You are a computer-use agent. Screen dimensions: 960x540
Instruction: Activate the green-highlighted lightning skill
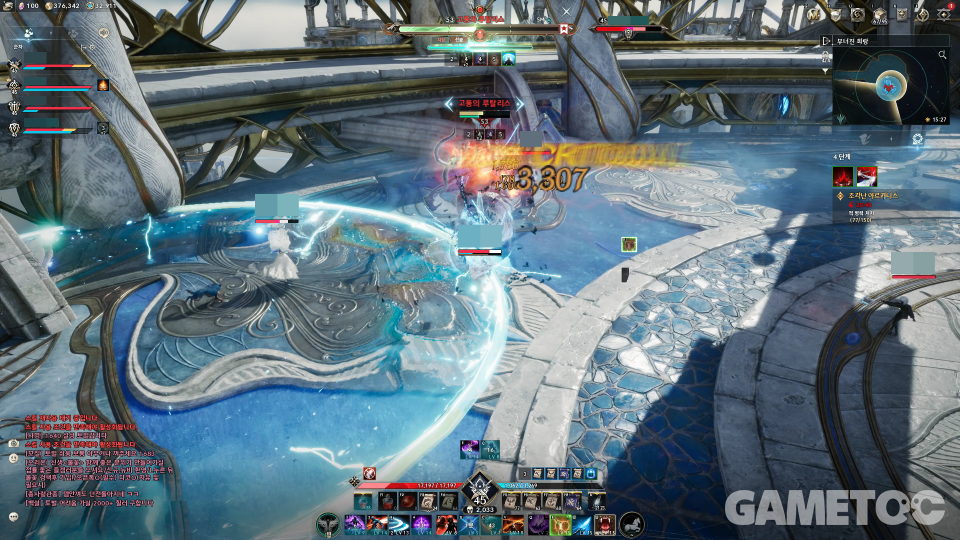pos(561,524)
